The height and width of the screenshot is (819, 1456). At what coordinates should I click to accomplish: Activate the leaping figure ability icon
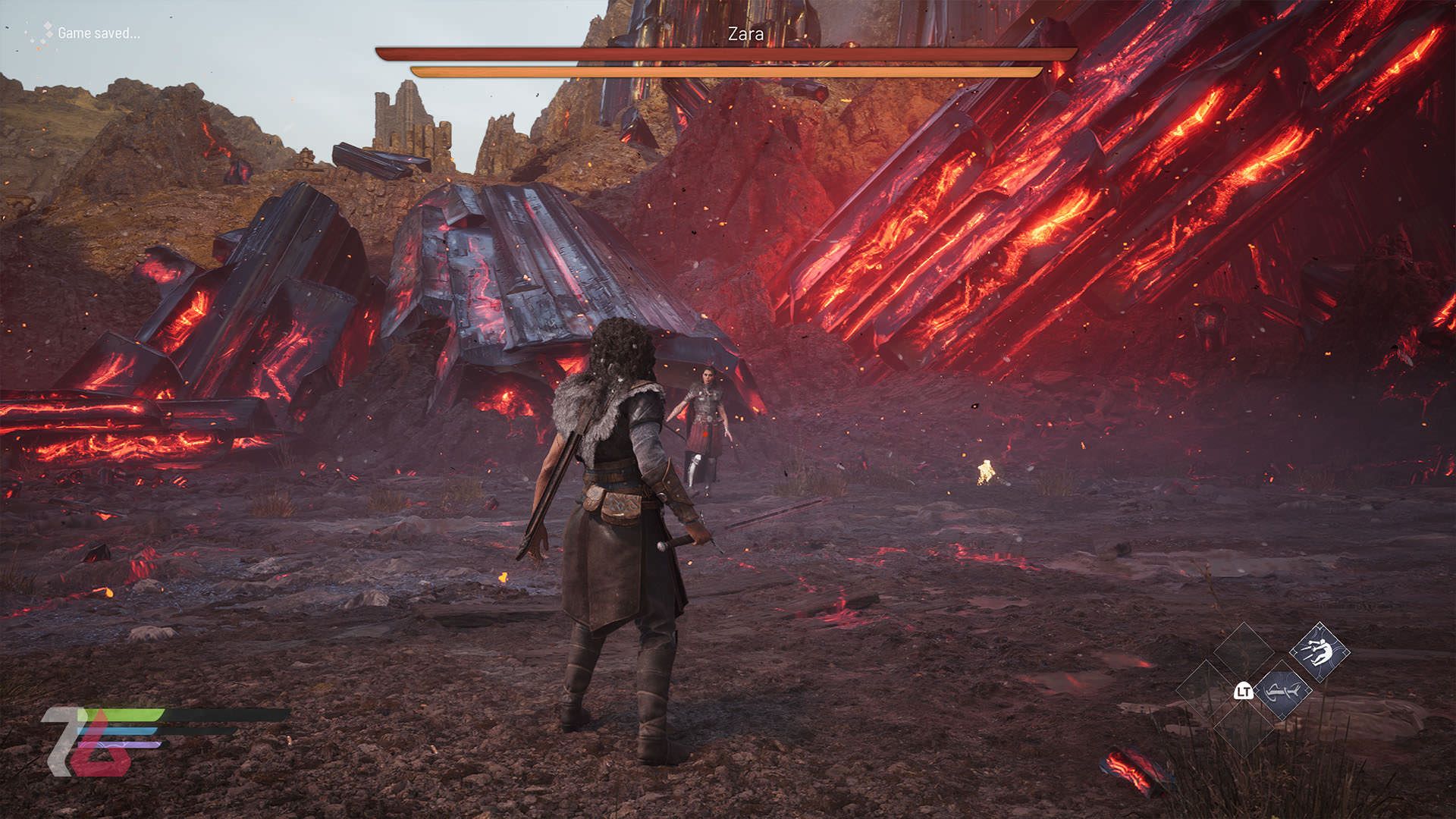[1319, 651]
